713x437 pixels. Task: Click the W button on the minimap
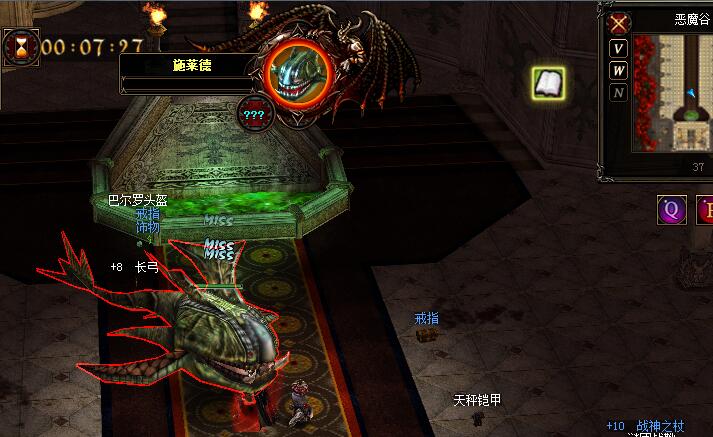[619, 71]
